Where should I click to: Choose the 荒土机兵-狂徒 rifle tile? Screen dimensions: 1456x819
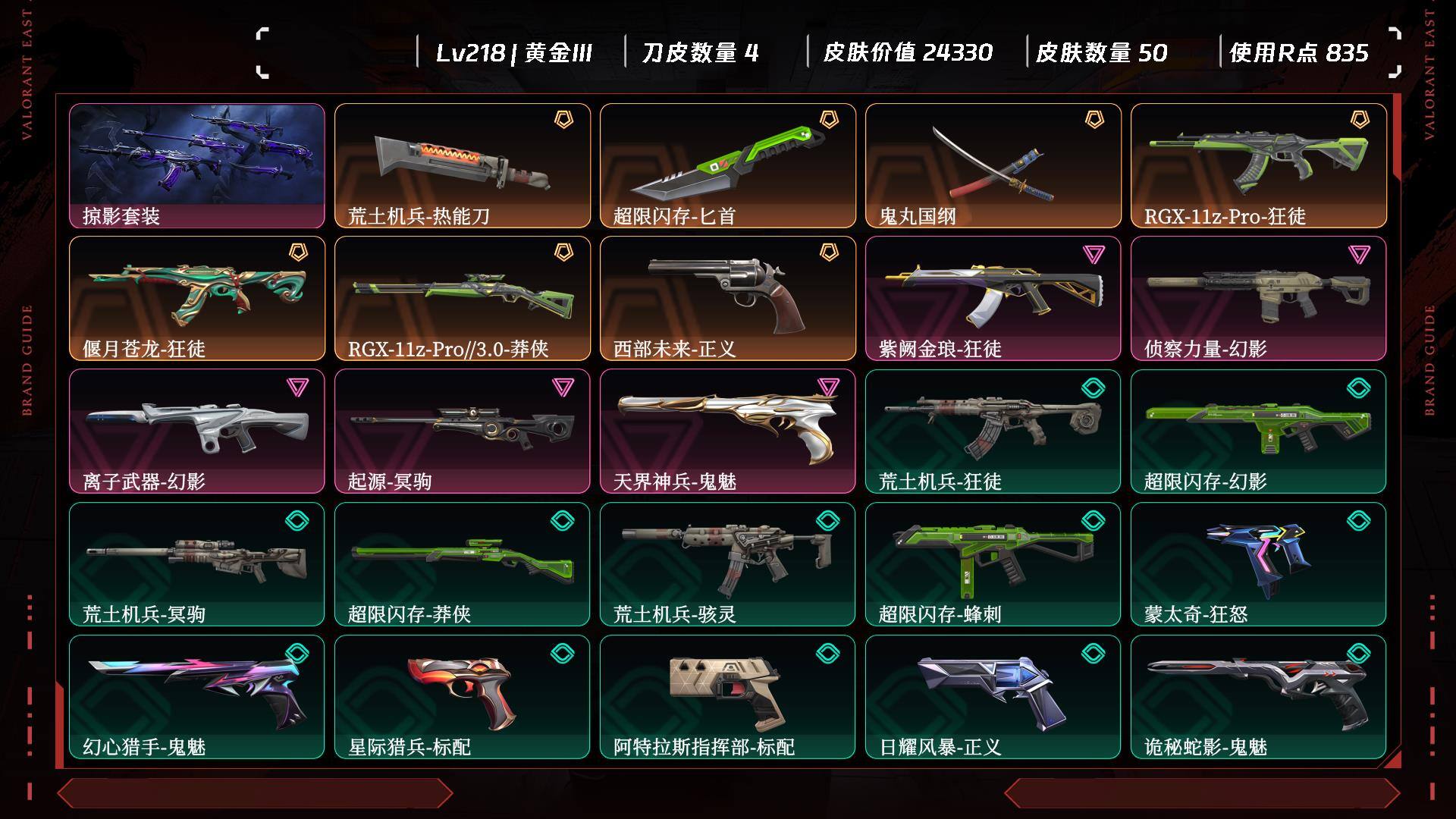pyautogui.click(x=993, y=431)
